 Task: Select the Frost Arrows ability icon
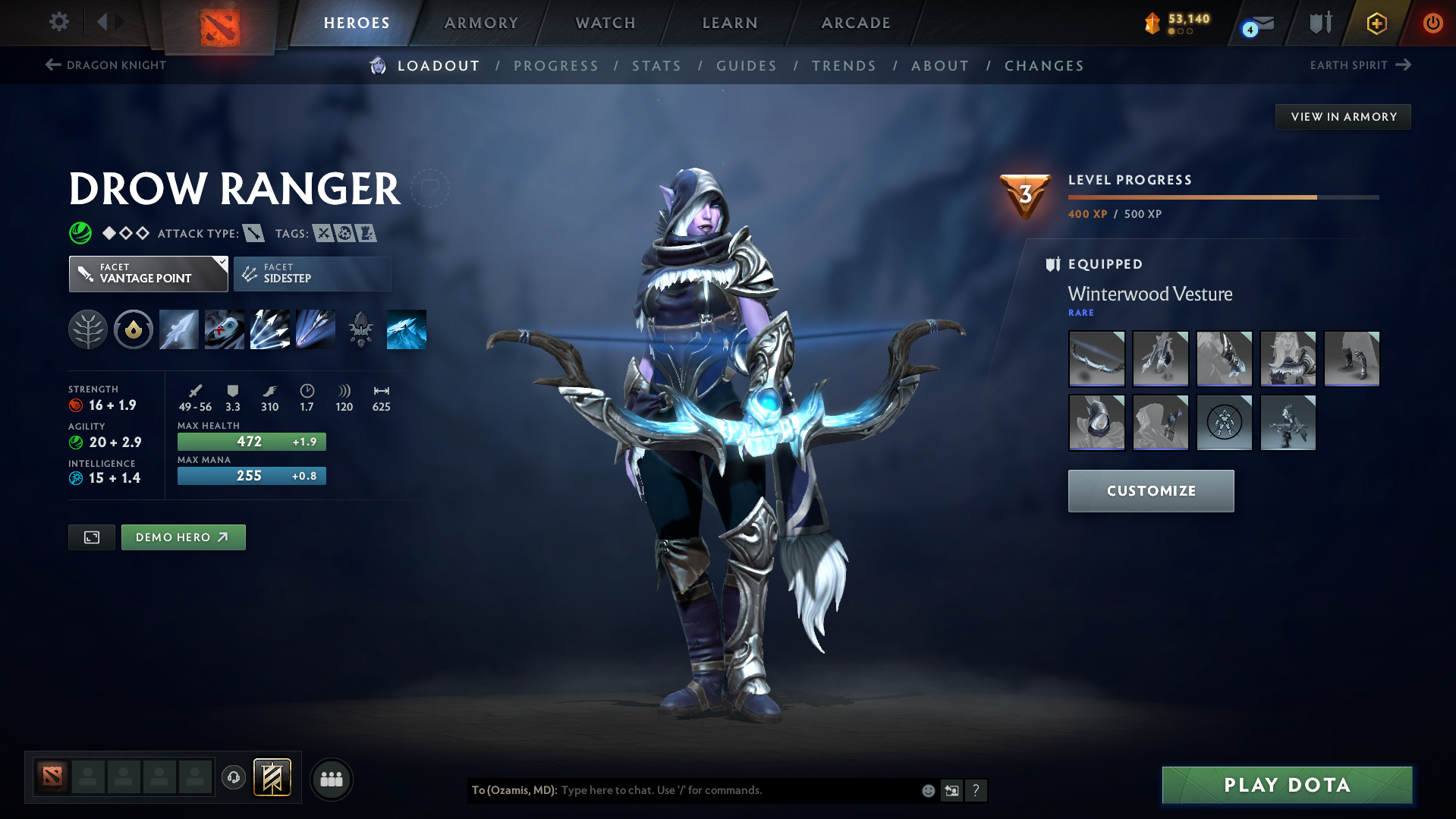(178, 329)
